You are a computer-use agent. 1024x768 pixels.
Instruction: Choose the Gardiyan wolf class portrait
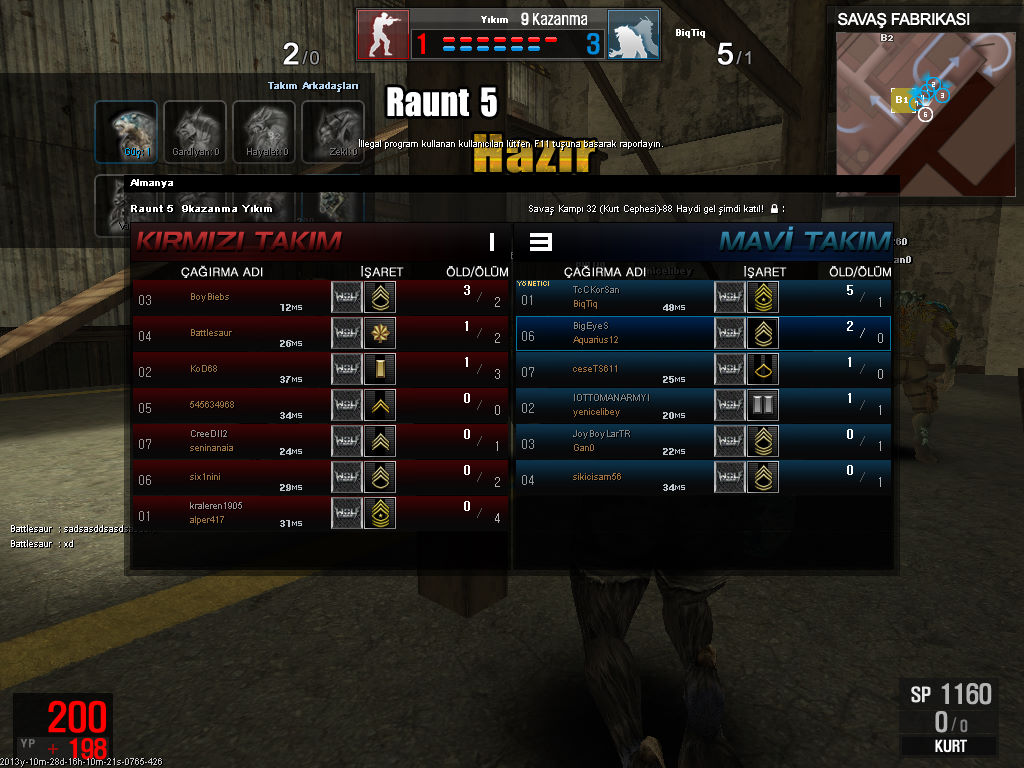195,131
